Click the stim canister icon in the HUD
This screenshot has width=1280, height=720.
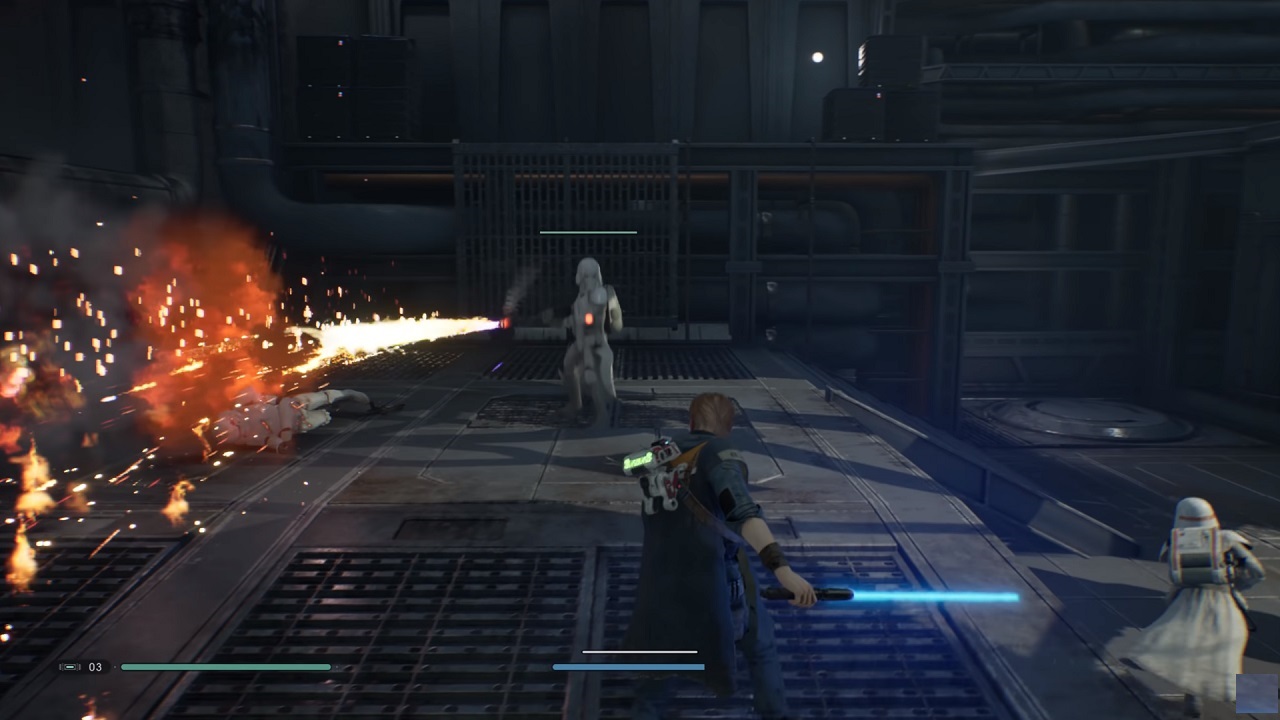[68, 666]
